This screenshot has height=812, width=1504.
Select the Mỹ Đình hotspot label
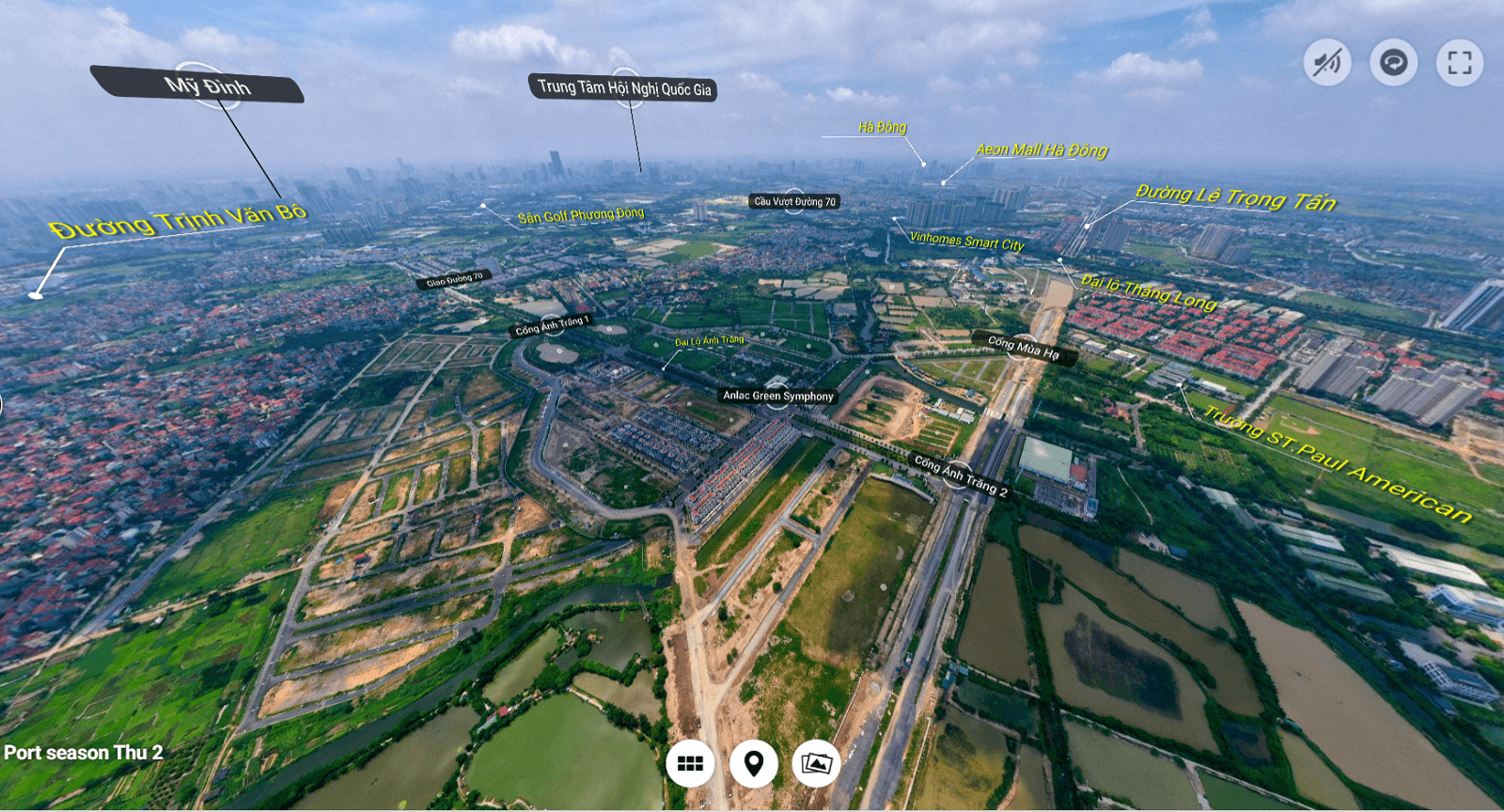(x=207, y=86)
